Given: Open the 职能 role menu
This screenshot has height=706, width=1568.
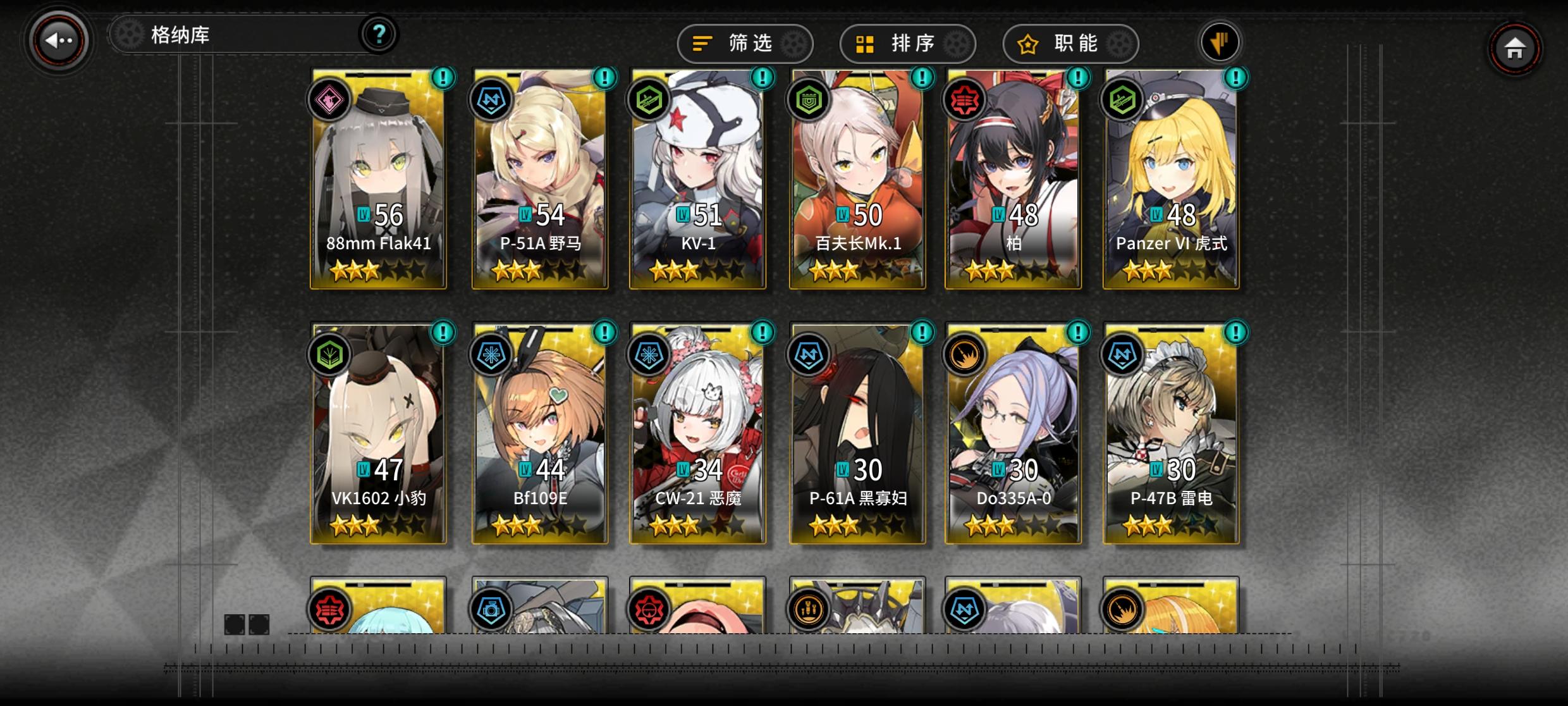Looking at the screenshot, I should coord(1070,43).
